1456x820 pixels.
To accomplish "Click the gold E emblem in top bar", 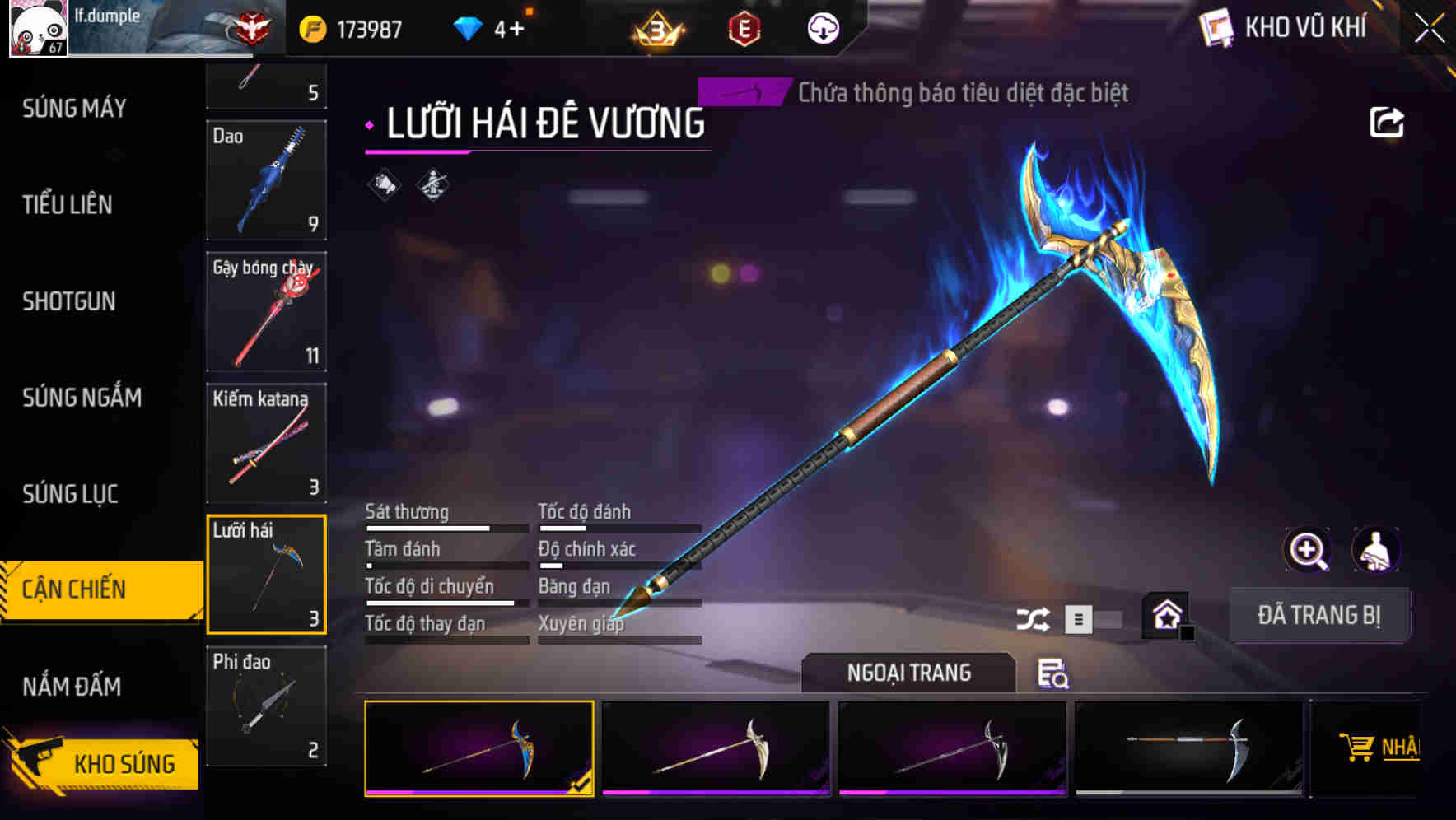I will click(x=745, y=27).
